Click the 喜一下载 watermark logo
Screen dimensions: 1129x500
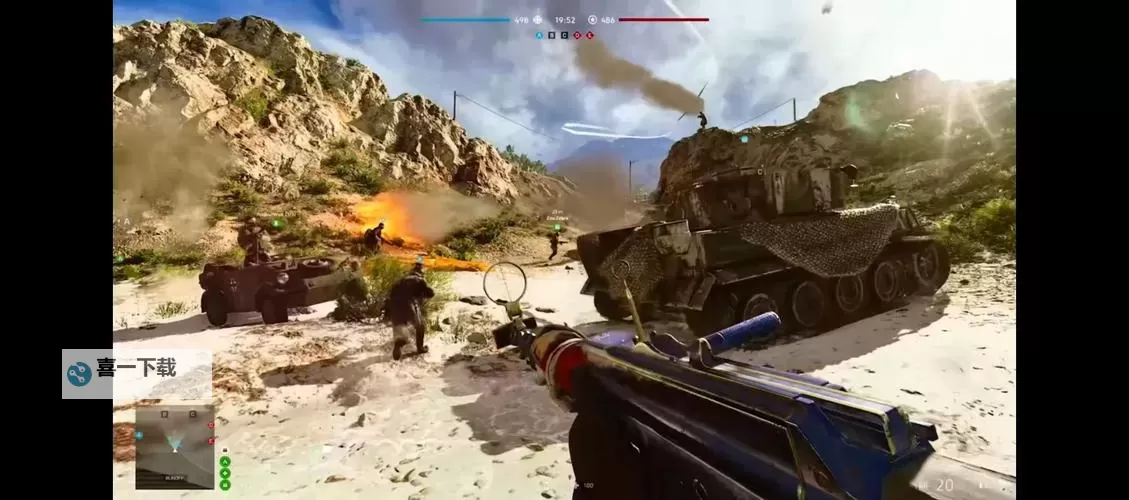tap(79, 374)
